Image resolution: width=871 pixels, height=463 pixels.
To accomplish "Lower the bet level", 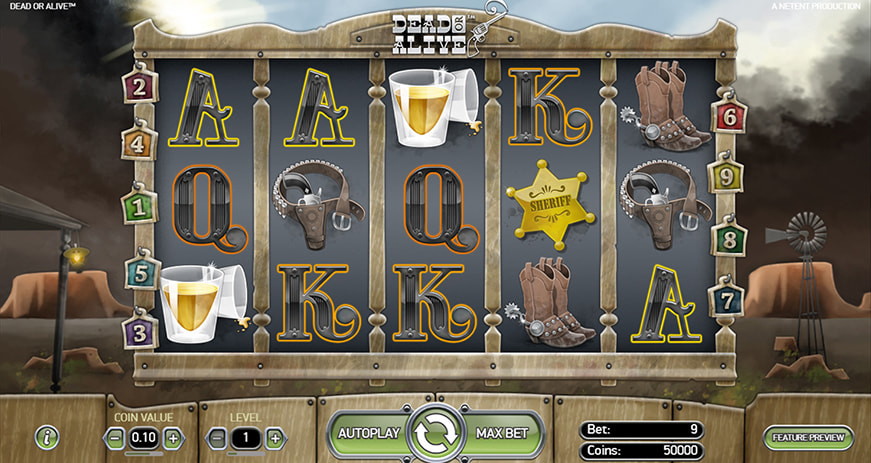I will [x=217, y=437].
